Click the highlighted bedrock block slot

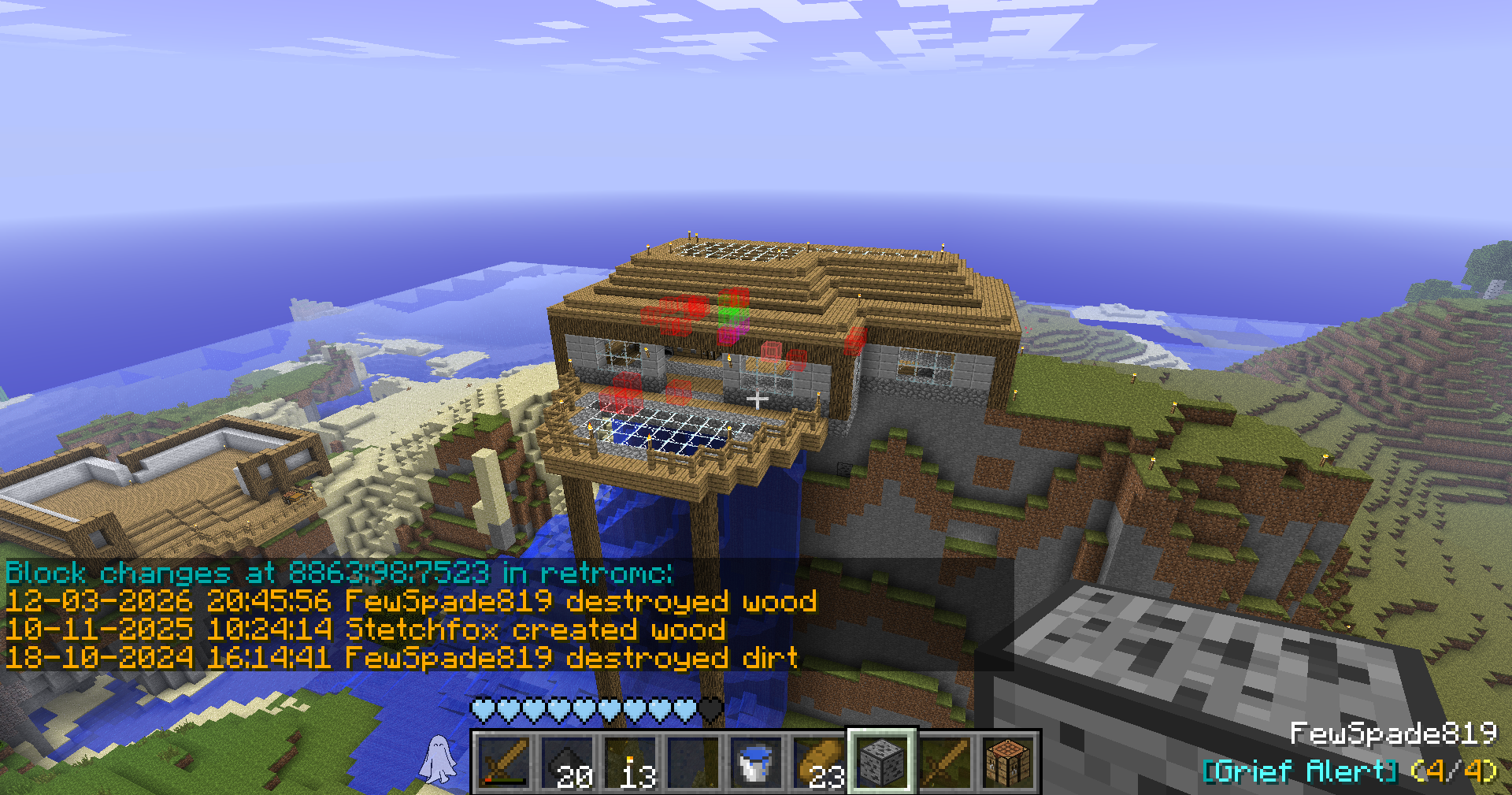click(x=882, y=762)
